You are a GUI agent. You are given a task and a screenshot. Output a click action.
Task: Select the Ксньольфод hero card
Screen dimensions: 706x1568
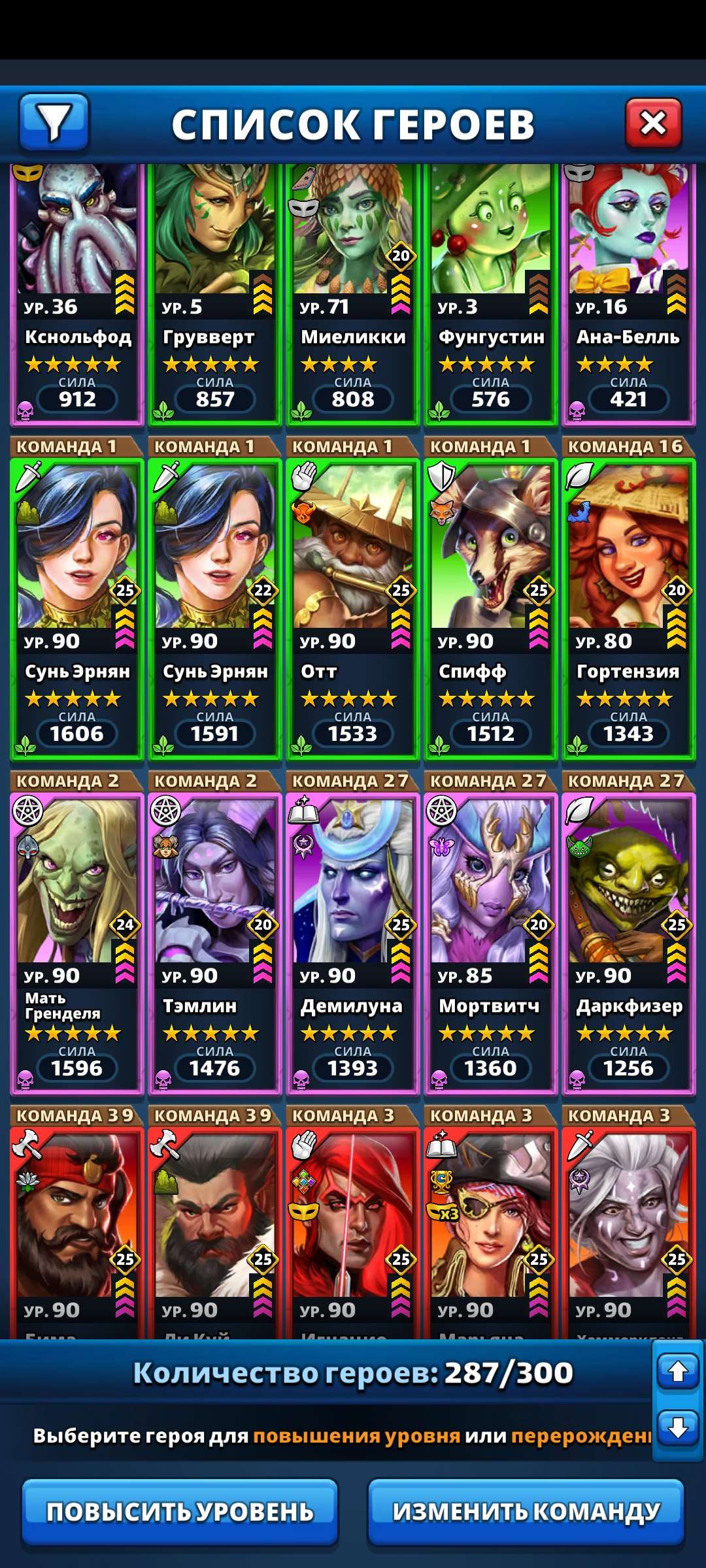77,294
